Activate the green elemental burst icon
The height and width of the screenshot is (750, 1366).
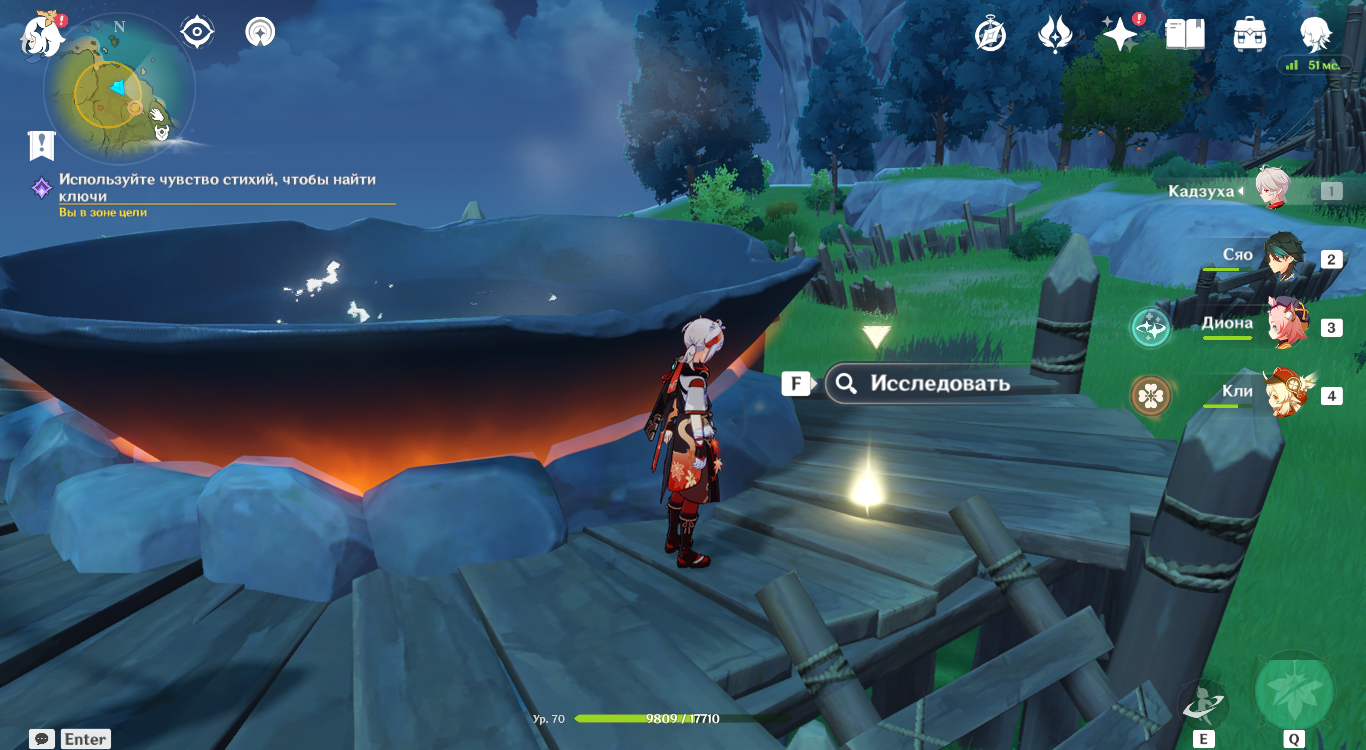point(1294,691)
